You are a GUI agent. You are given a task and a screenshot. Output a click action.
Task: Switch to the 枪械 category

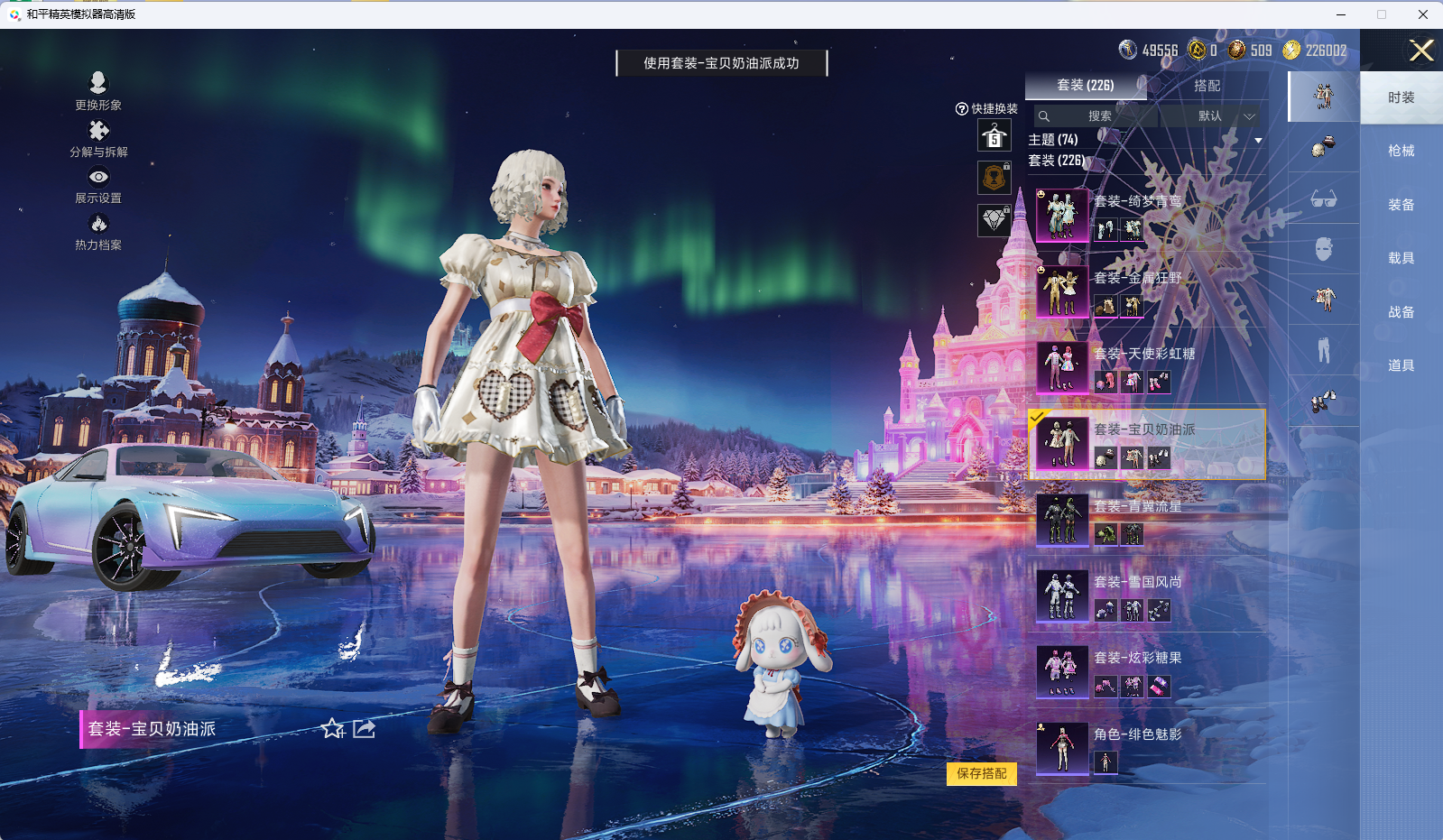click(1401, 150)
